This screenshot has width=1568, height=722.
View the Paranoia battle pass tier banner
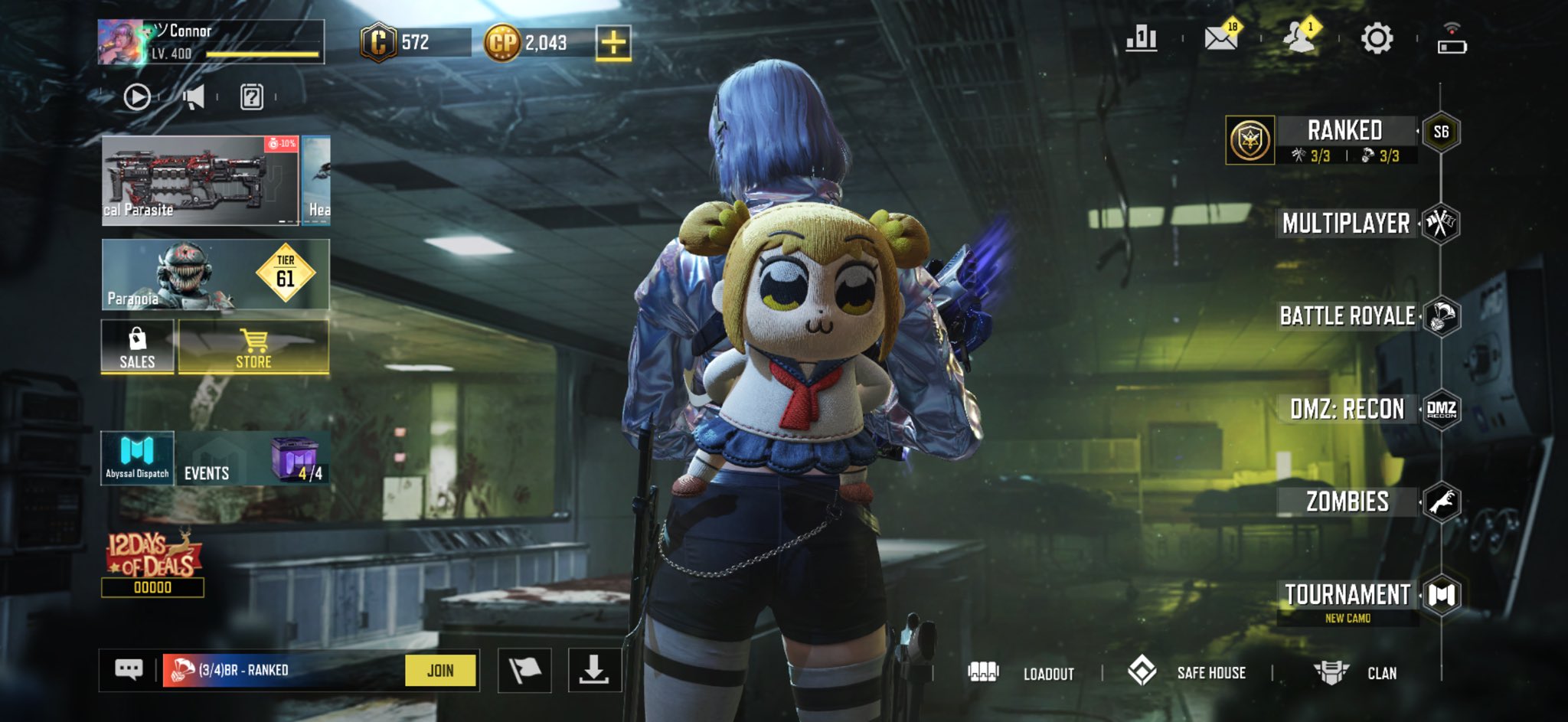[215, 275]
